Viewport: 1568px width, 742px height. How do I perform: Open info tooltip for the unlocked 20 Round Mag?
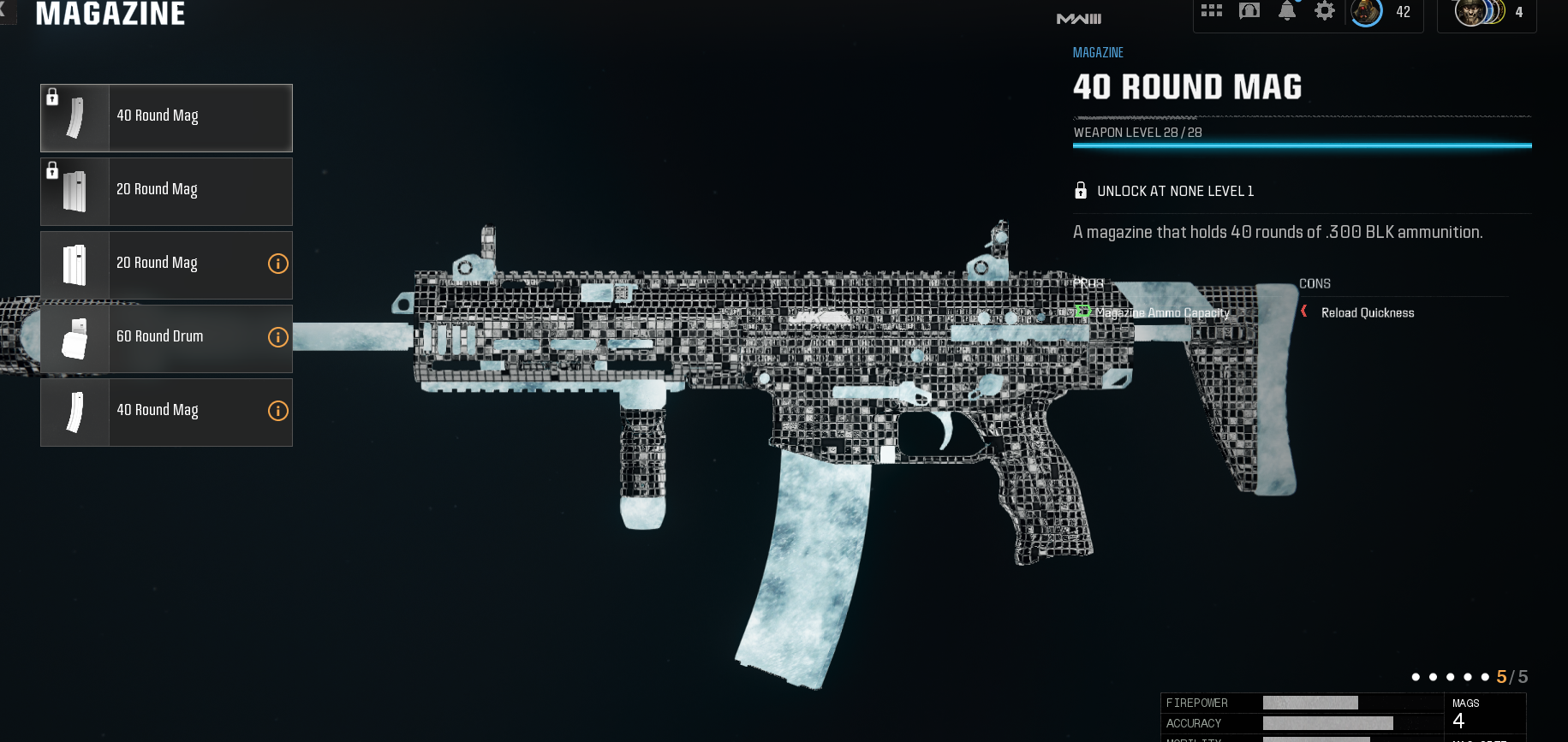[x=277, y=264]
